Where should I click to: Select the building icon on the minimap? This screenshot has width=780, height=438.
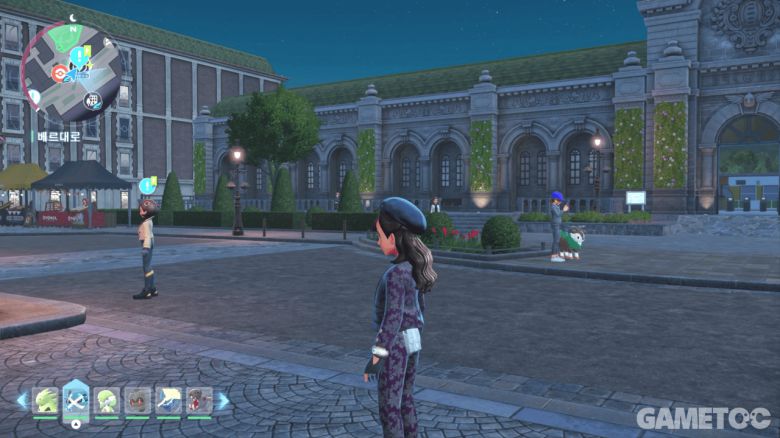tap(92, 100)
